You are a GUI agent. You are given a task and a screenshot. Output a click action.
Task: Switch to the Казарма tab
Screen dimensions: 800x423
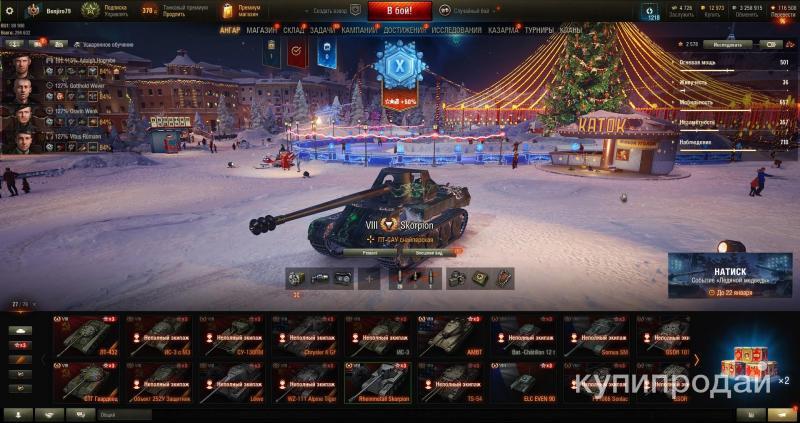[x=503, y=30]
